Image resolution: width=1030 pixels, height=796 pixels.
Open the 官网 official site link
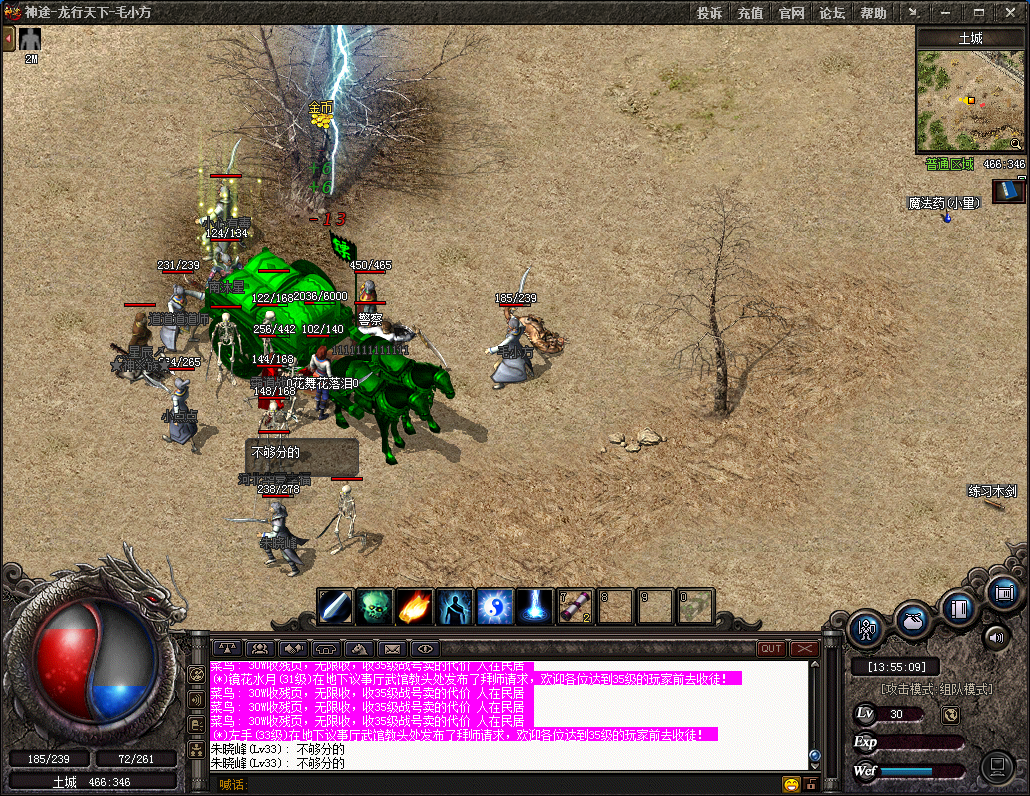[x=792, y=13]
